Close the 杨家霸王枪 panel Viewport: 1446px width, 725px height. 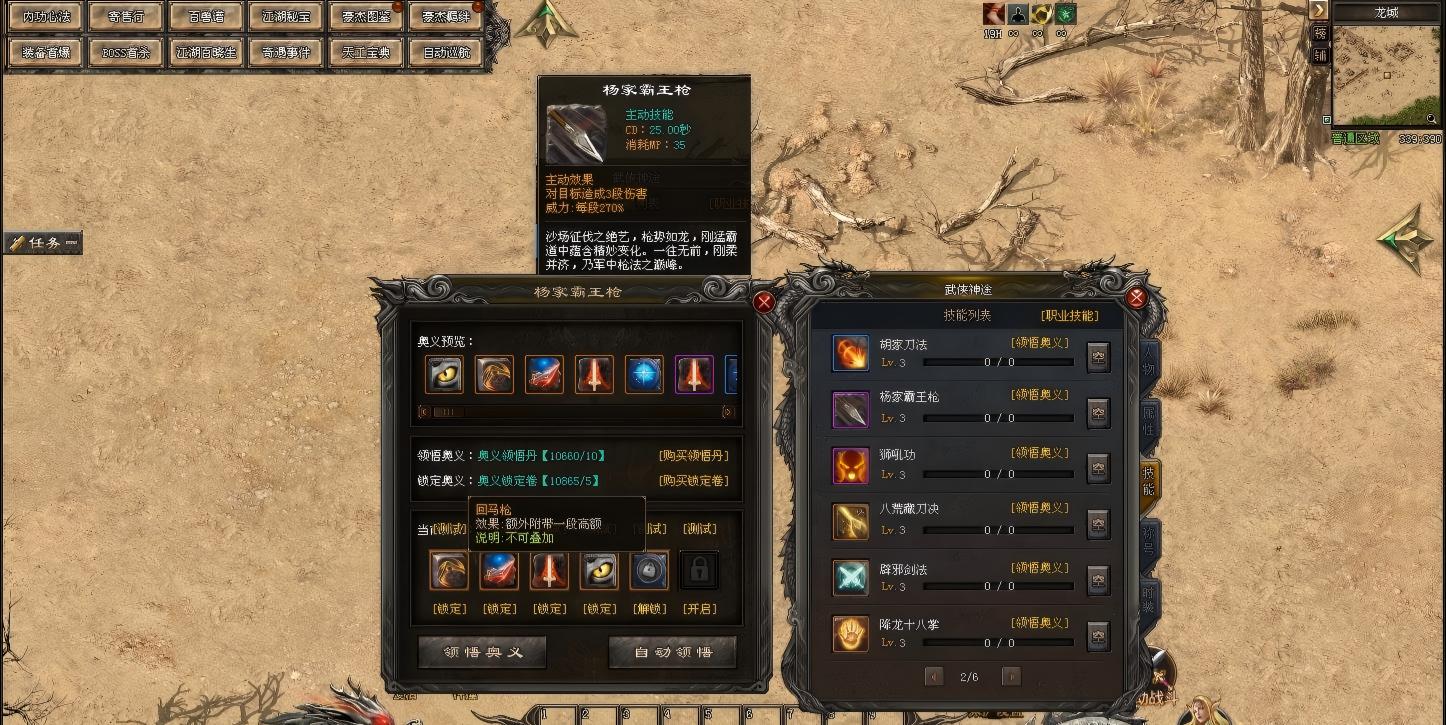[764, 301]
